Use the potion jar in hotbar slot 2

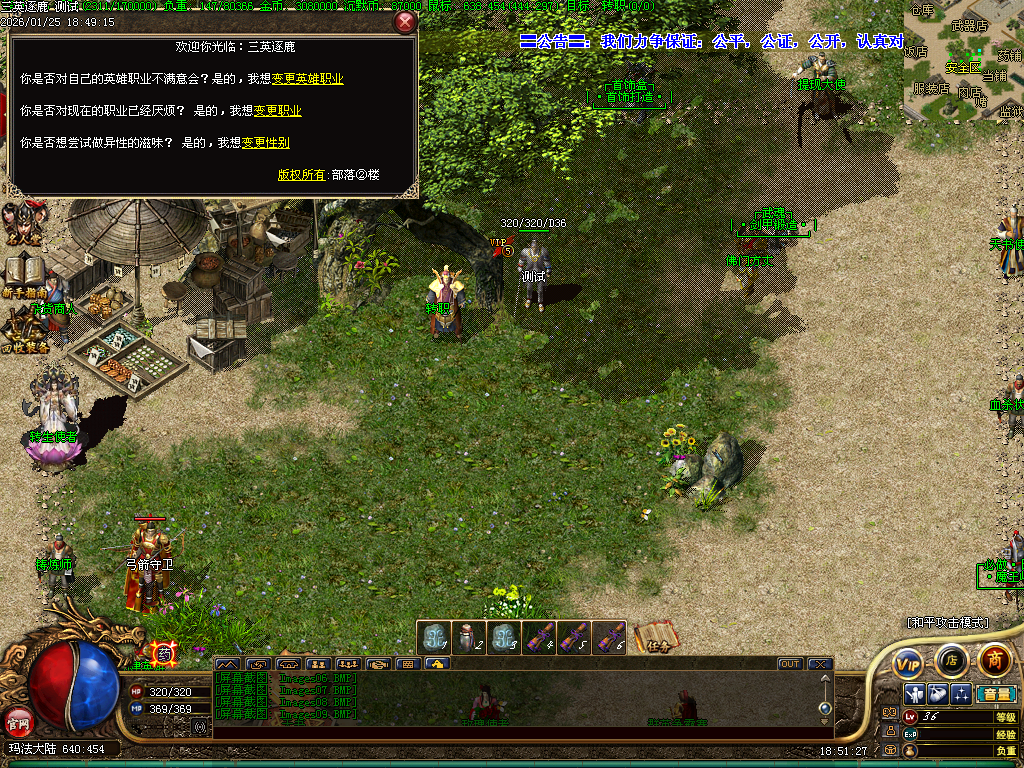[x=467, y=637]
